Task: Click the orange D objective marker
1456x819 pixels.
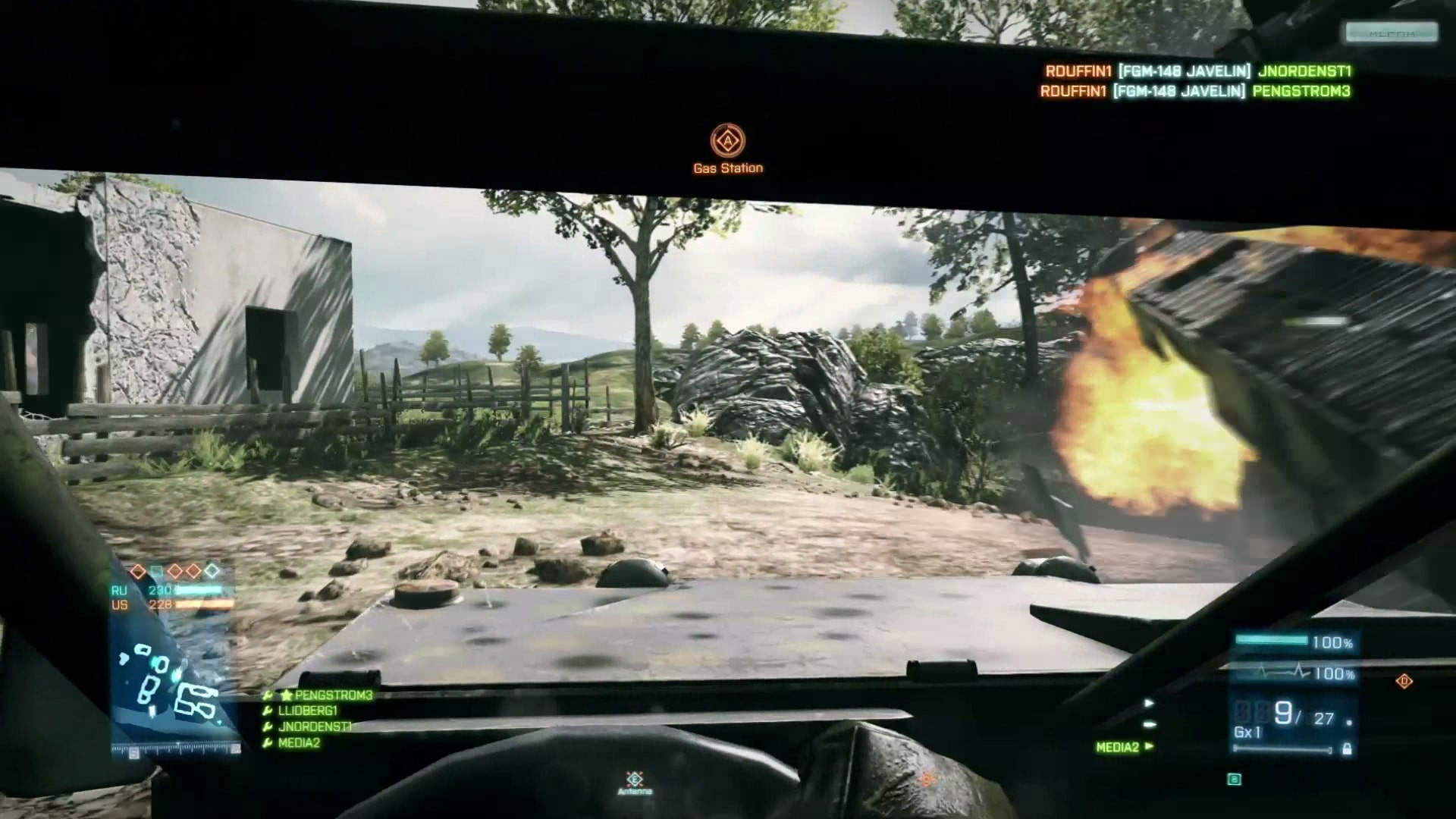Action: (1404, 682)
